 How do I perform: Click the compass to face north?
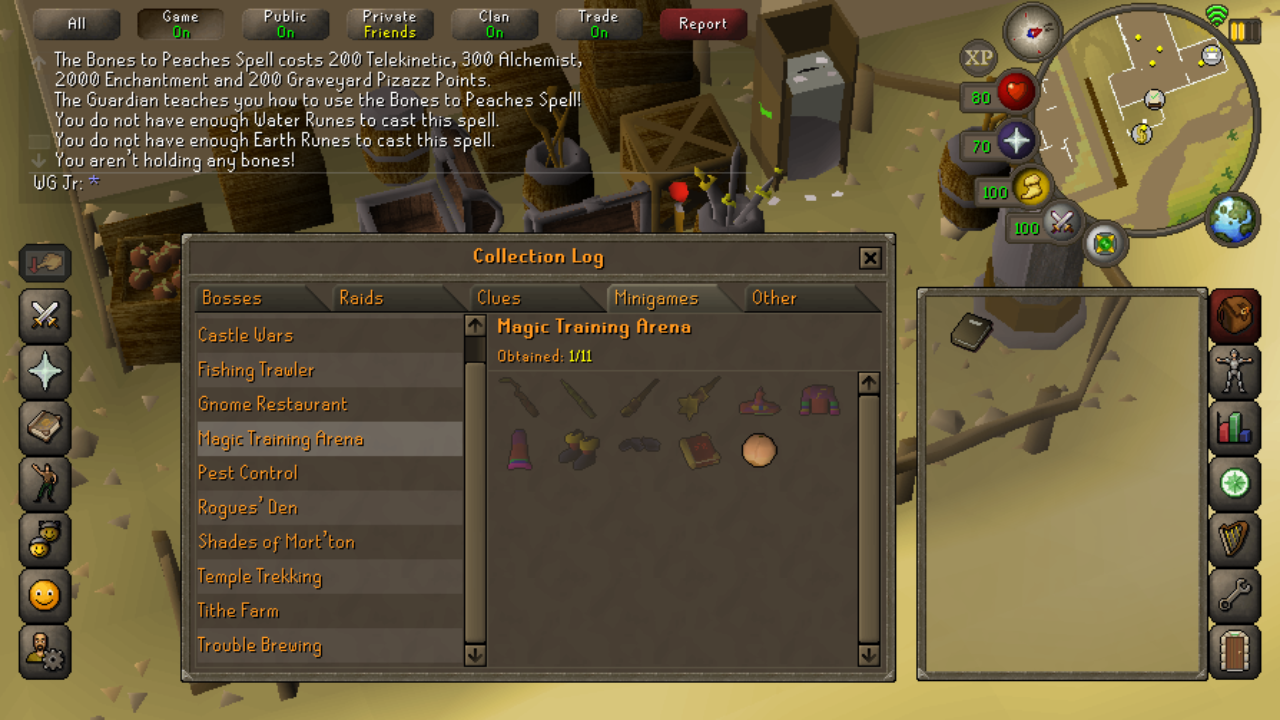point(1032,31)
